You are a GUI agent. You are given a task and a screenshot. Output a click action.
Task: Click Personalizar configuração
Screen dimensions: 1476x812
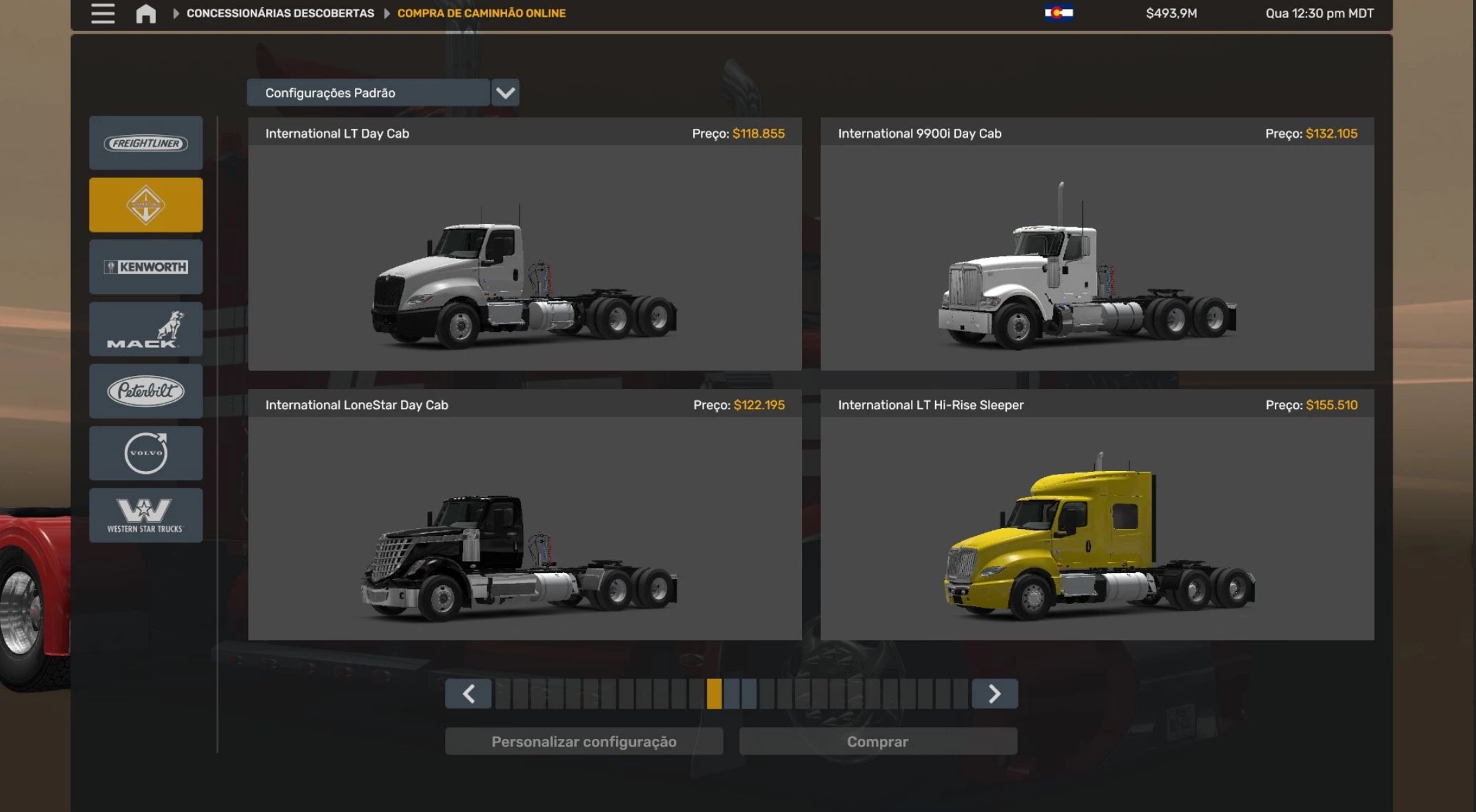584,742
